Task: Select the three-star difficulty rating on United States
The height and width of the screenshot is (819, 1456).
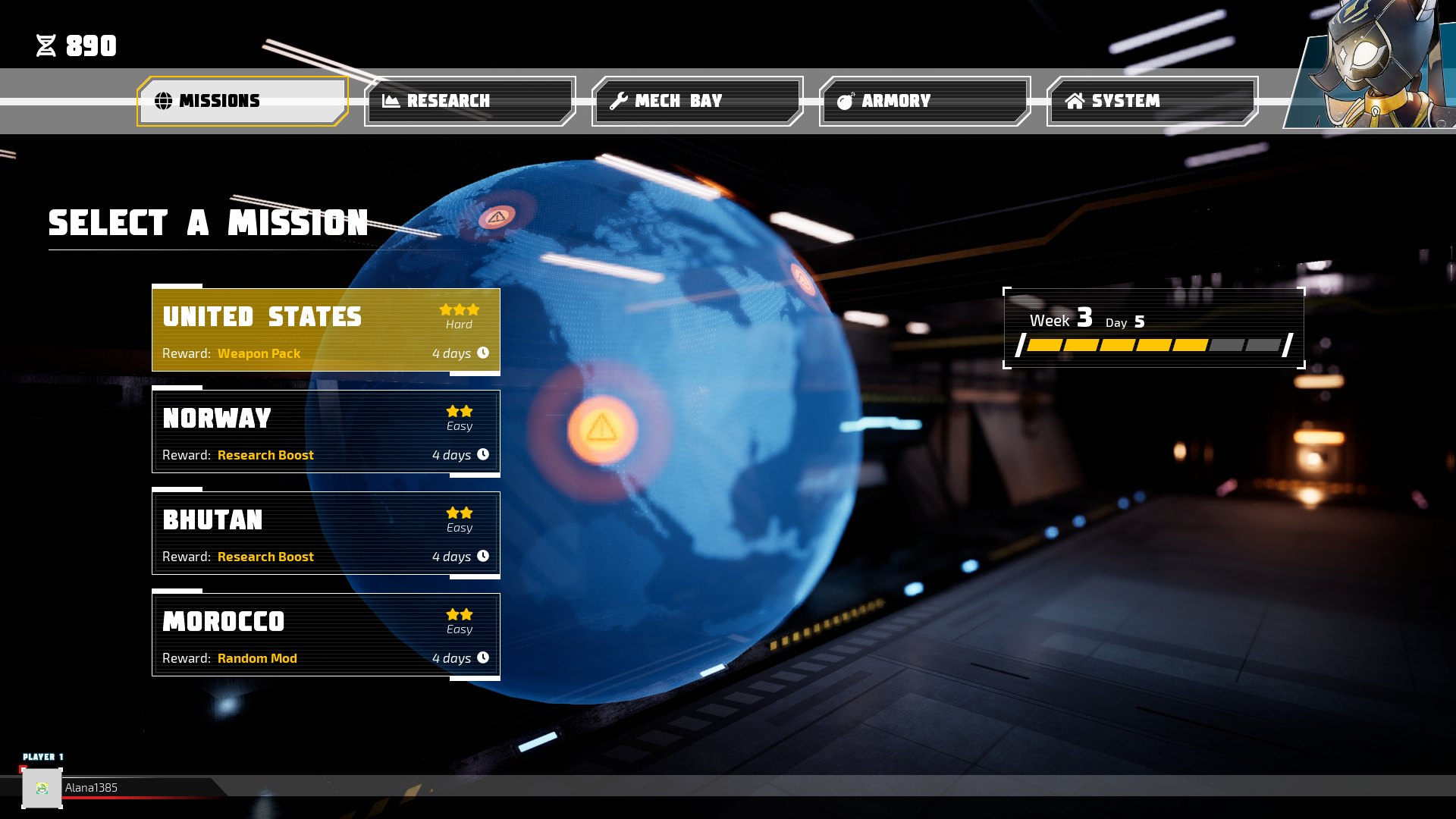Action: tap(460, 309)
